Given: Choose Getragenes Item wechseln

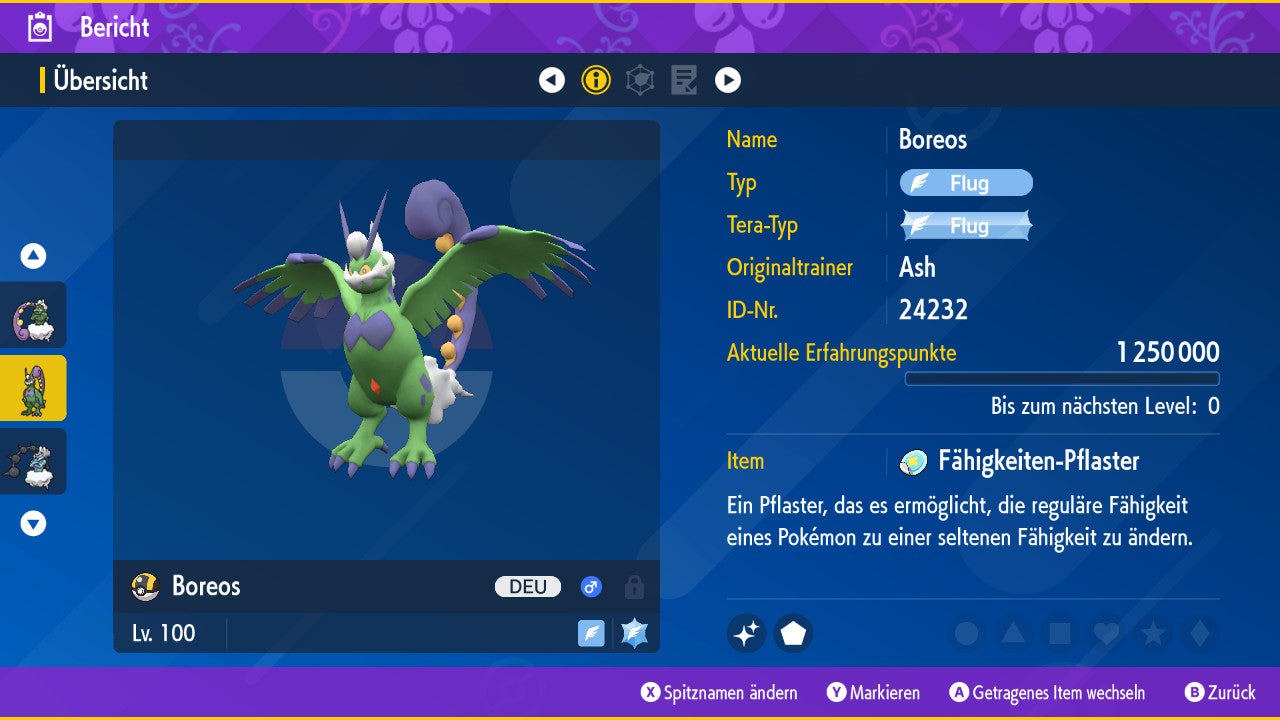Looking at the screenshot, I should pyautogui.click(x=1047, y=693).
